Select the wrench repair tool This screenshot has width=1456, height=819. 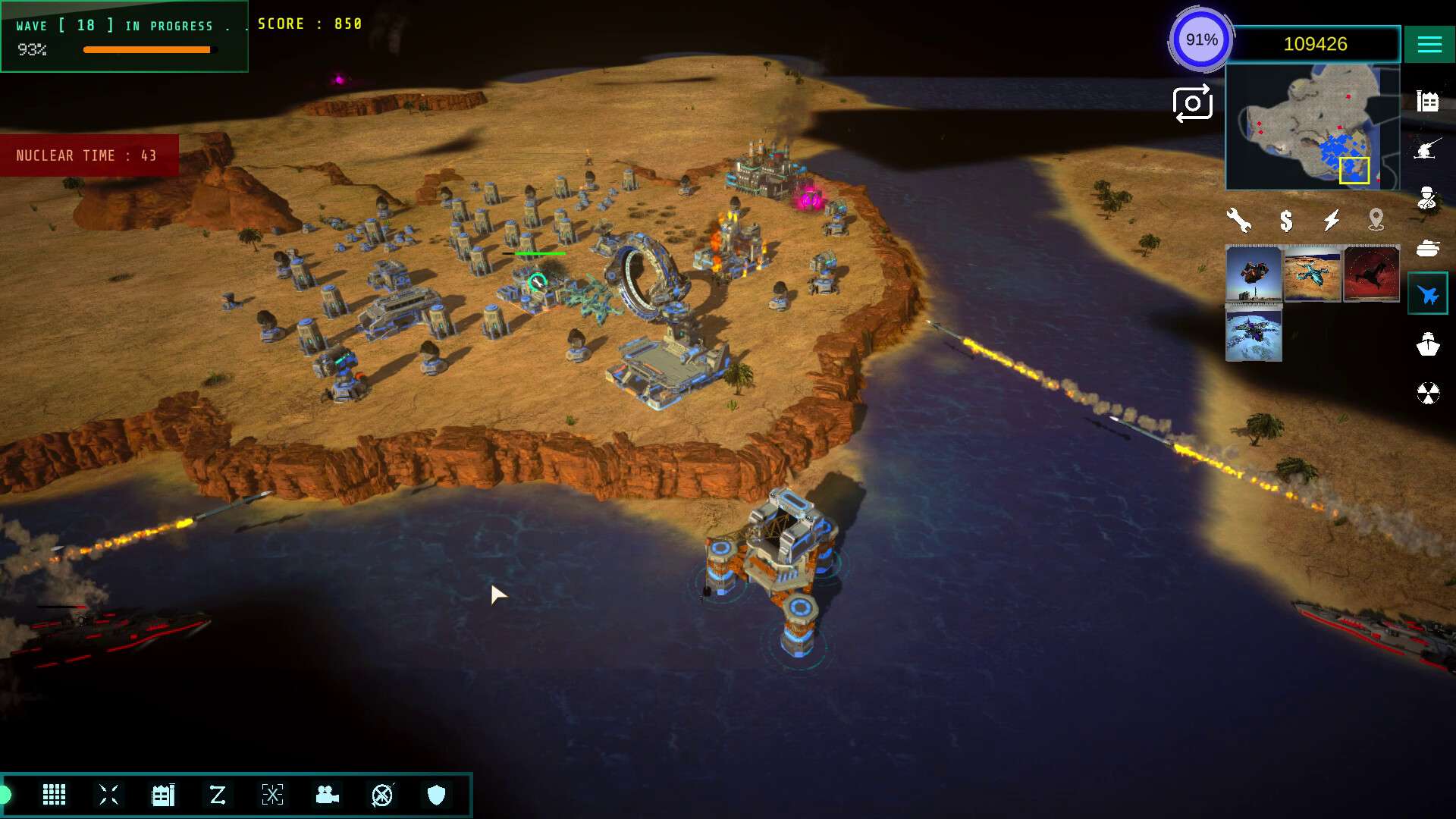1238,221
